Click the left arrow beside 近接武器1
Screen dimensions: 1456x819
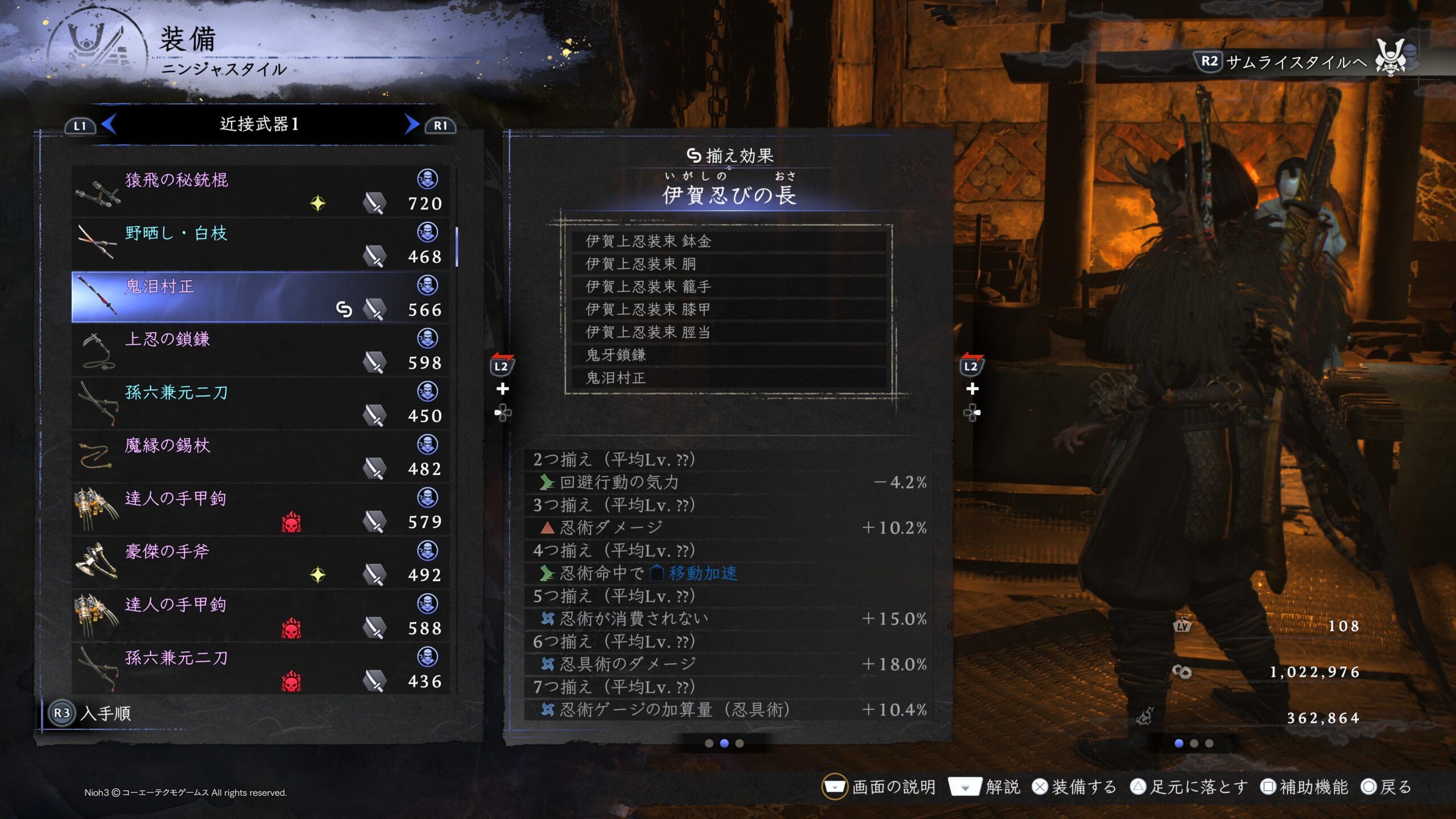point(109,124)
